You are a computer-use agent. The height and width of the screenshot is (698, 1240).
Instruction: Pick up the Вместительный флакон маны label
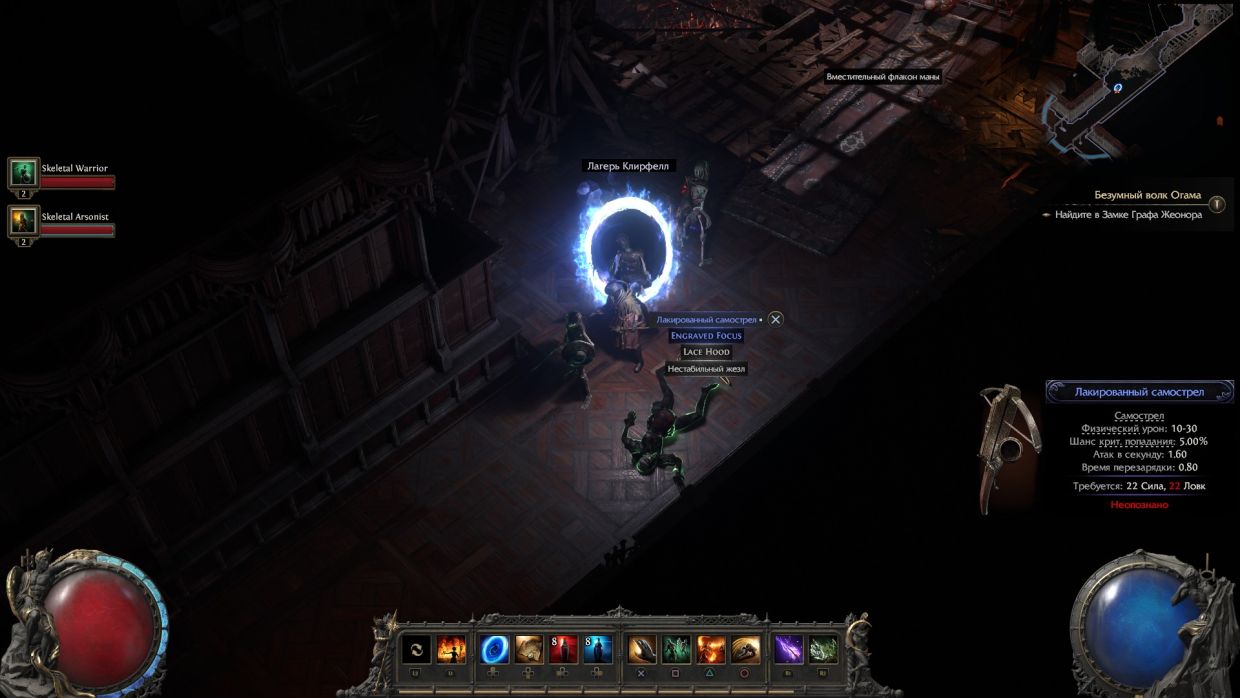883,77
